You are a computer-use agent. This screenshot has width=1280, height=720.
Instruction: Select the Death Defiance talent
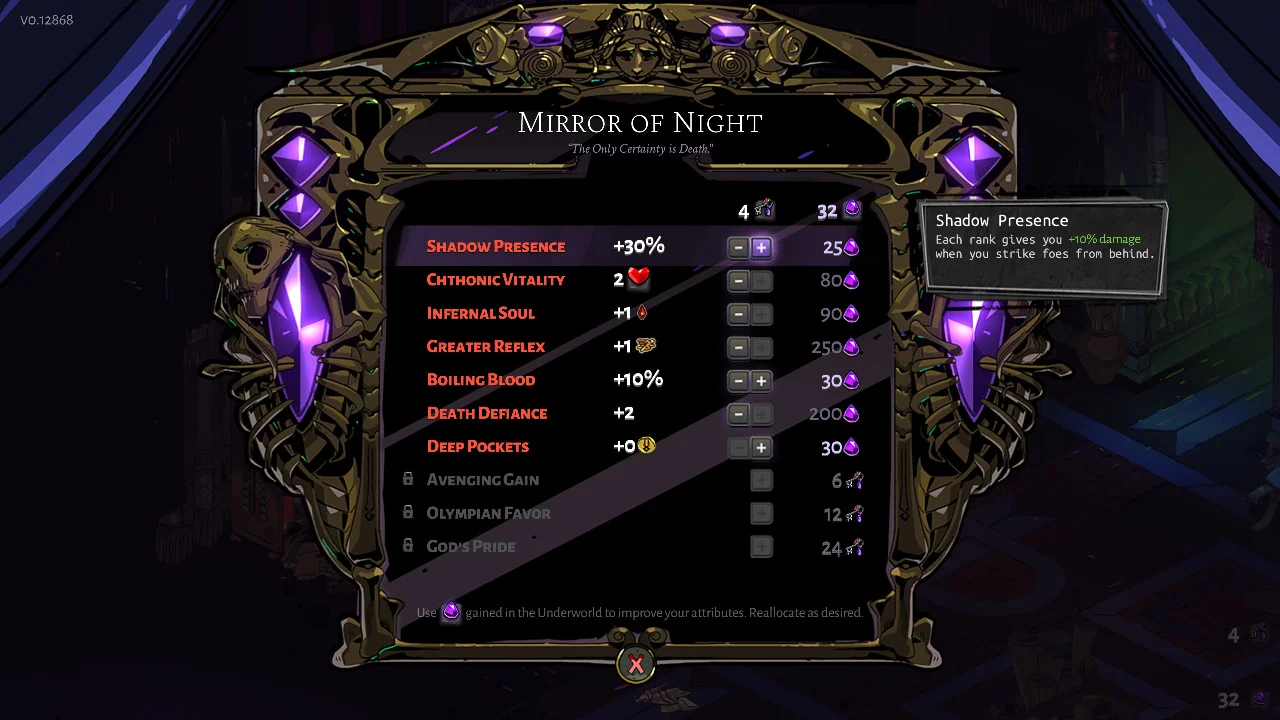click(487, 413)
